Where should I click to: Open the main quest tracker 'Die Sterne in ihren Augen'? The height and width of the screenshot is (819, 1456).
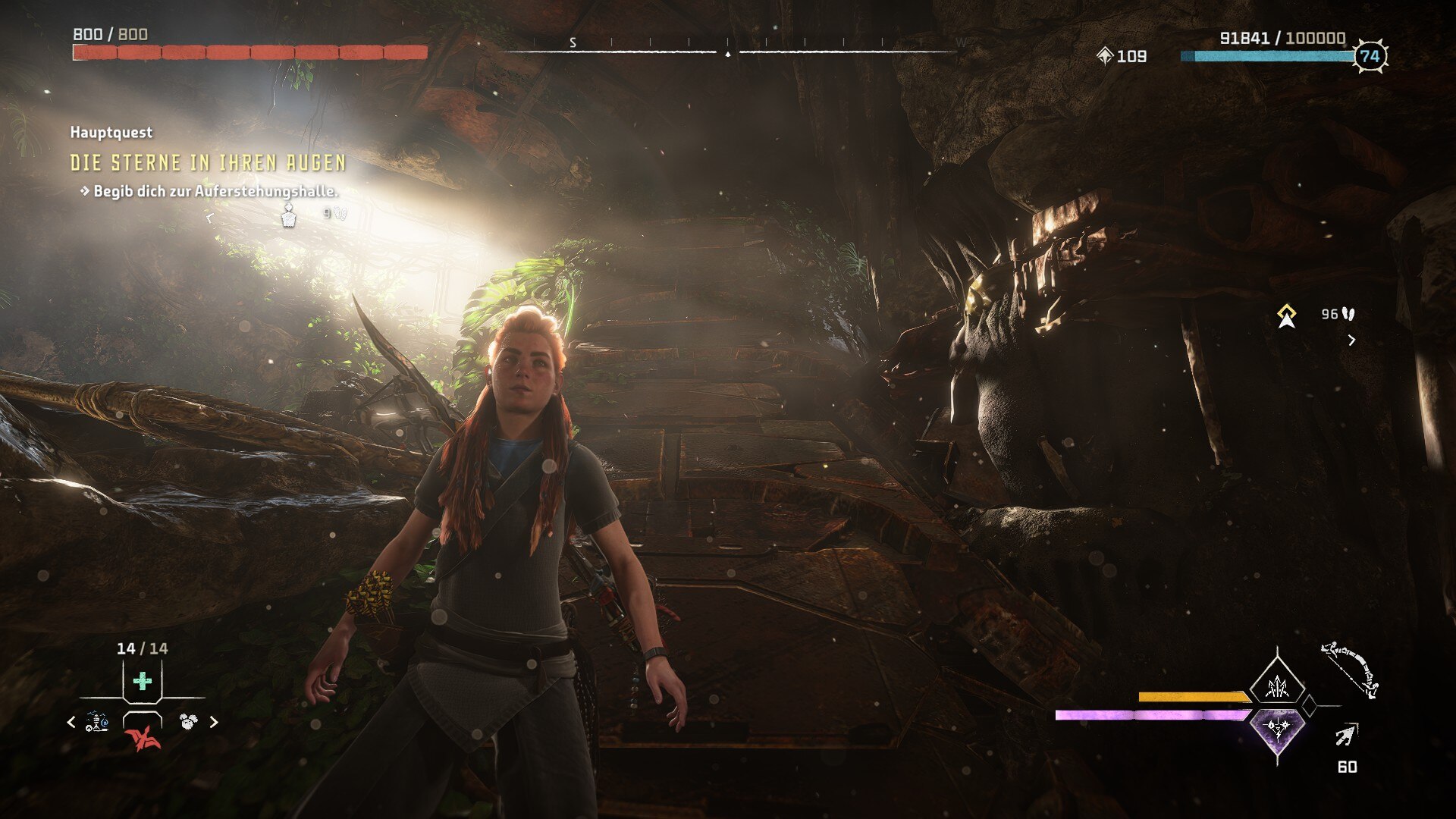(208, 163)
